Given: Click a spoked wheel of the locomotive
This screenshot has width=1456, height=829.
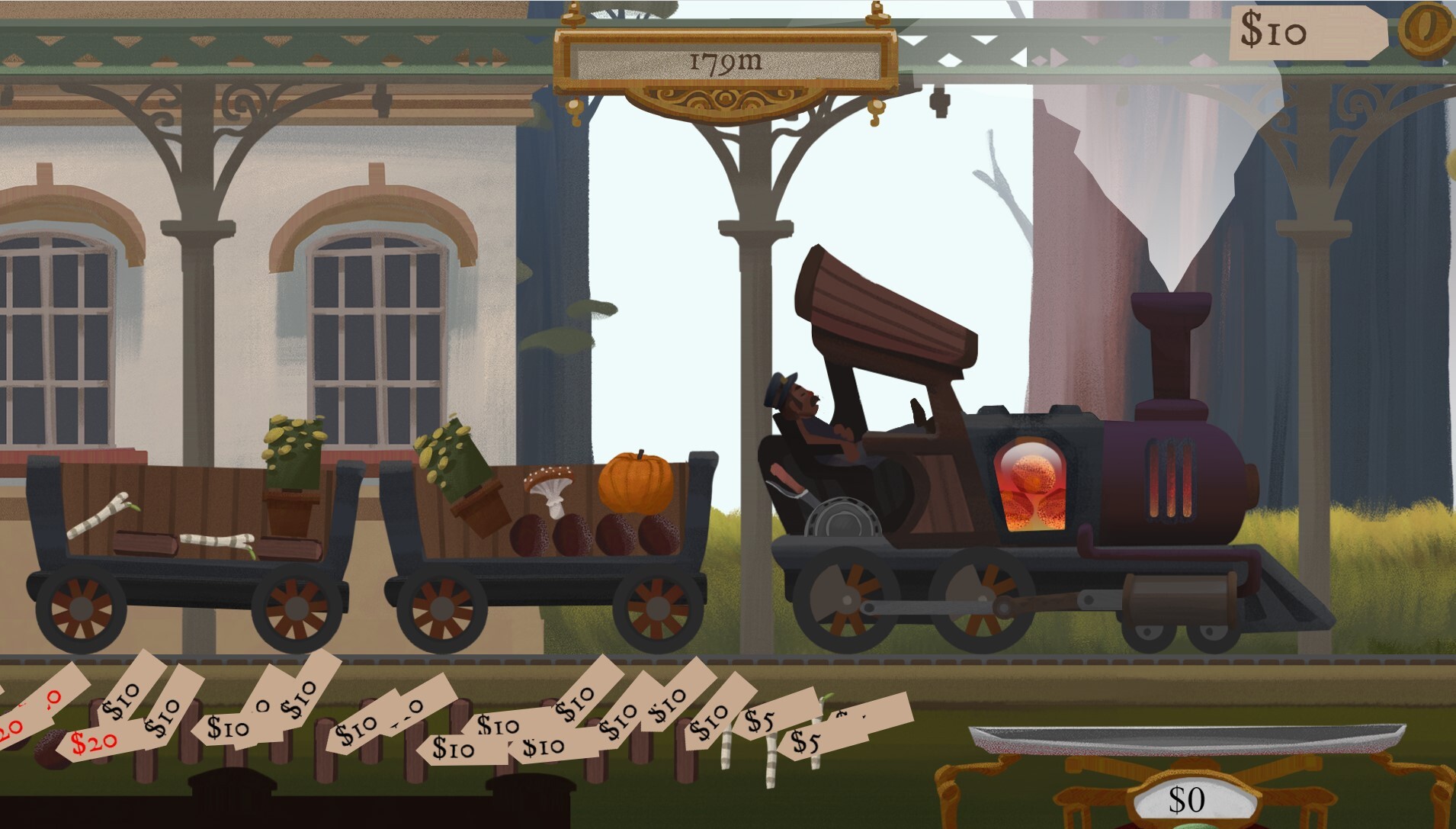Looking at the screenshot, I should (x=848, y=599).
